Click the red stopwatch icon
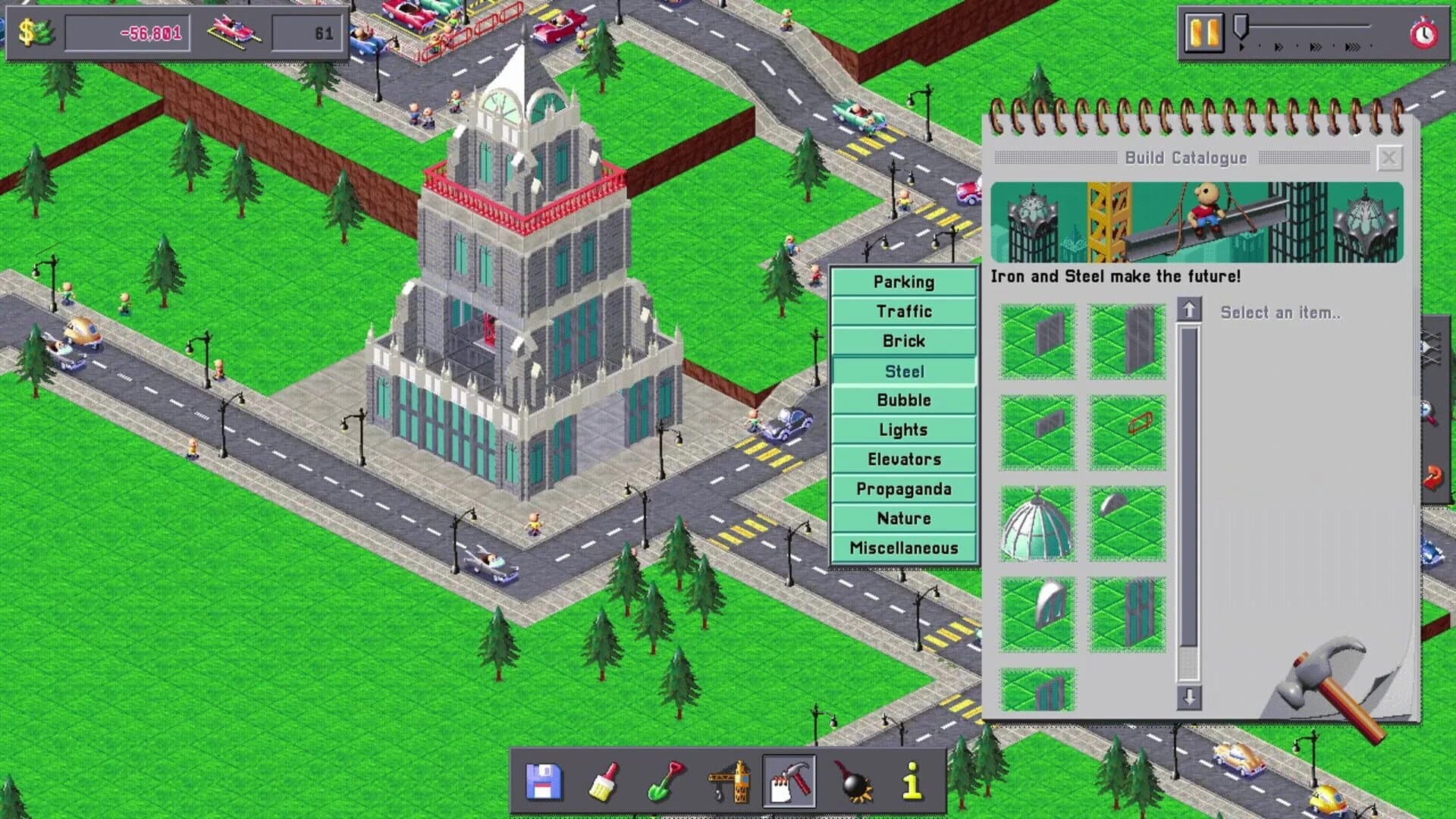Screen dimensions: 1456x819 pyautogui.click(x=1423, y=34)
